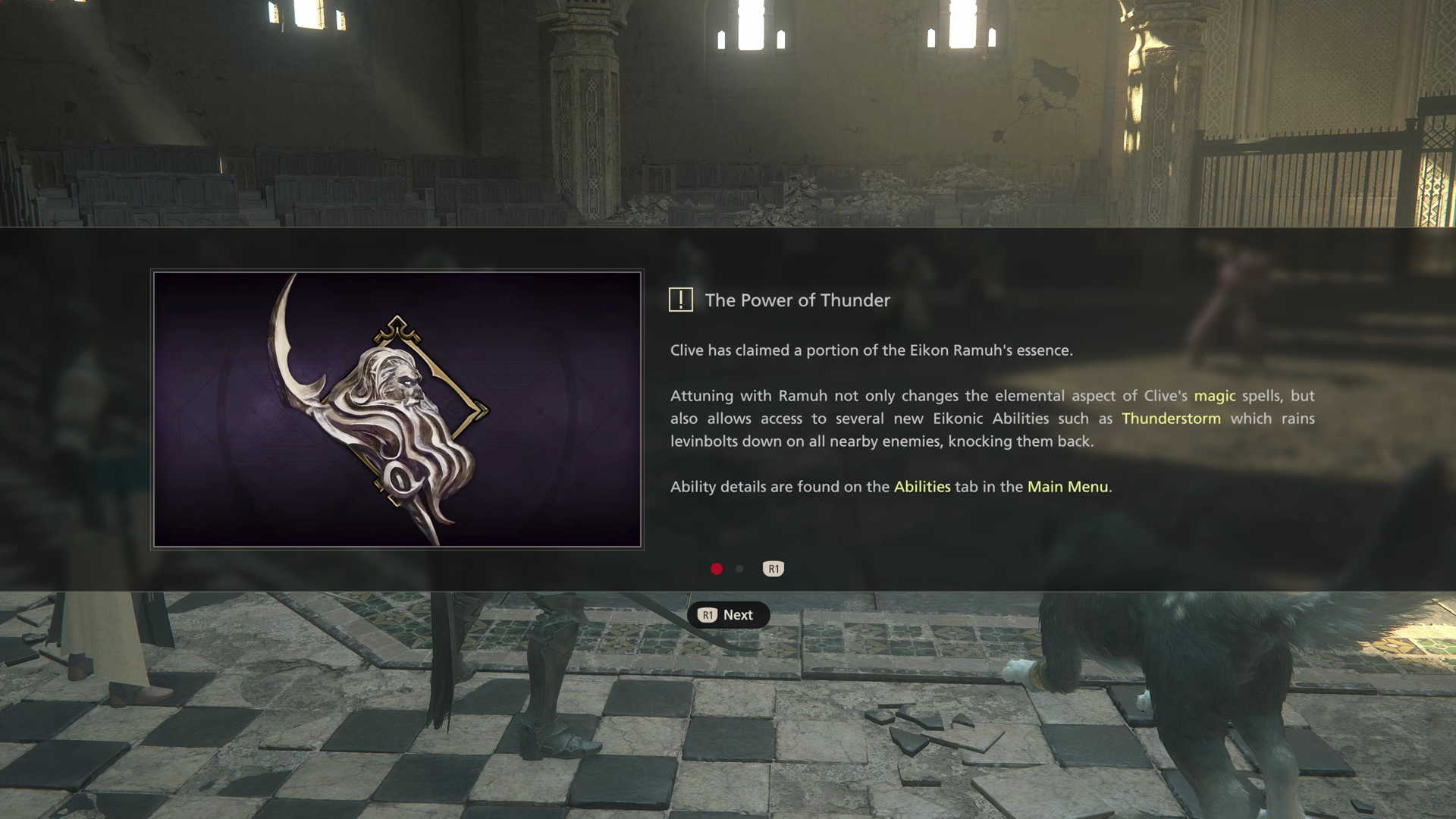Select the red first page indicator dot
Image resolution: width=1456 pixels, height=819 pixels.
pos(717,569)
